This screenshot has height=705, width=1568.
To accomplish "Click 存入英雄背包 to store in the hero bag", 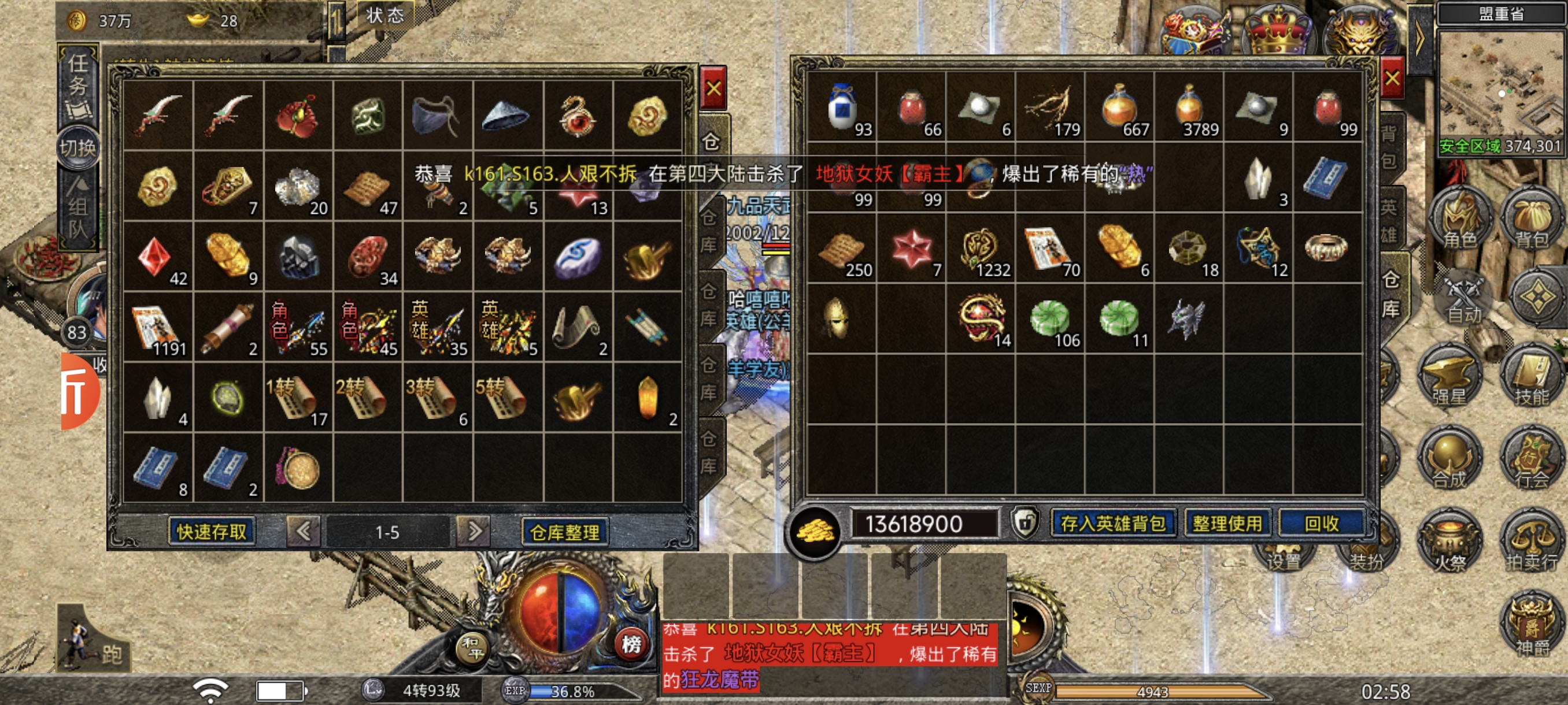I will [x=1113, y=524].
